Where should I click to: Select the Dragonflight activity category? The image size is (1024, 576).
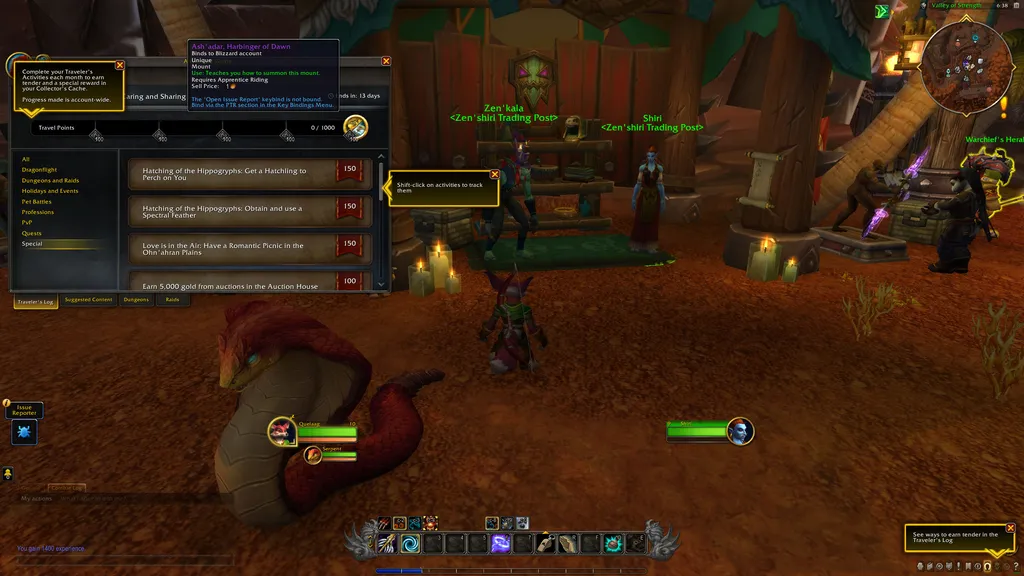[x=40, y=170]
